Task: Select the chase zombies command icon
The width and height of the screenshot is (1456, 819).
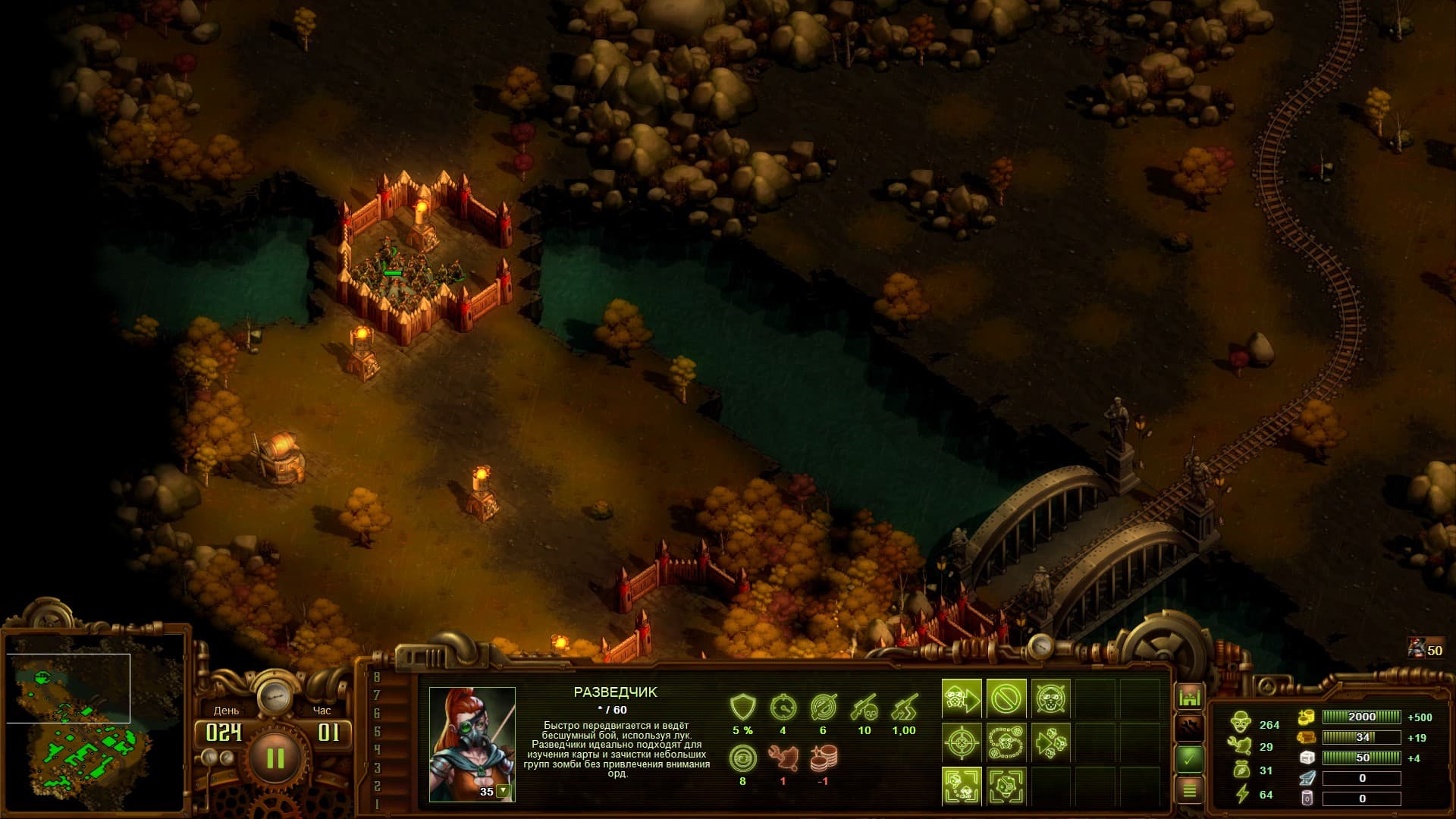Action: click(x=1050, y=742)
